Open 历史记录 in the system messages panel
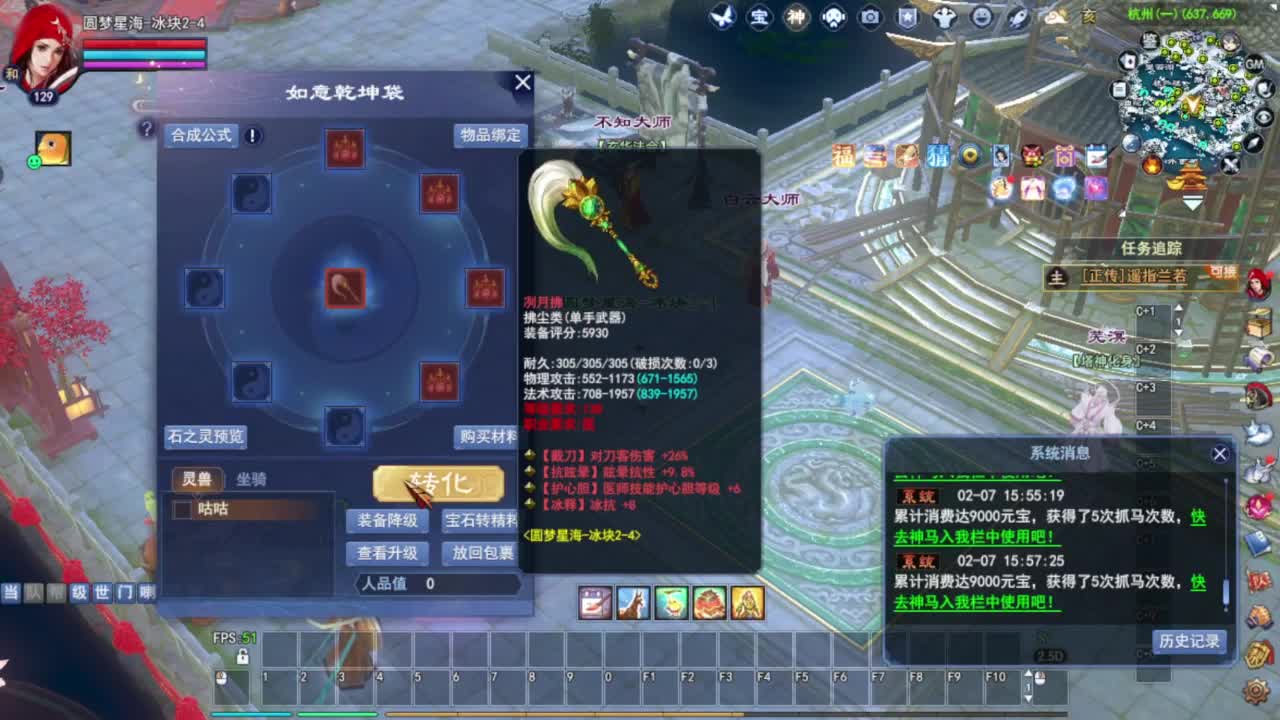The width and height of the screenshot is (1280, 720). click(x=1191, y=644)
